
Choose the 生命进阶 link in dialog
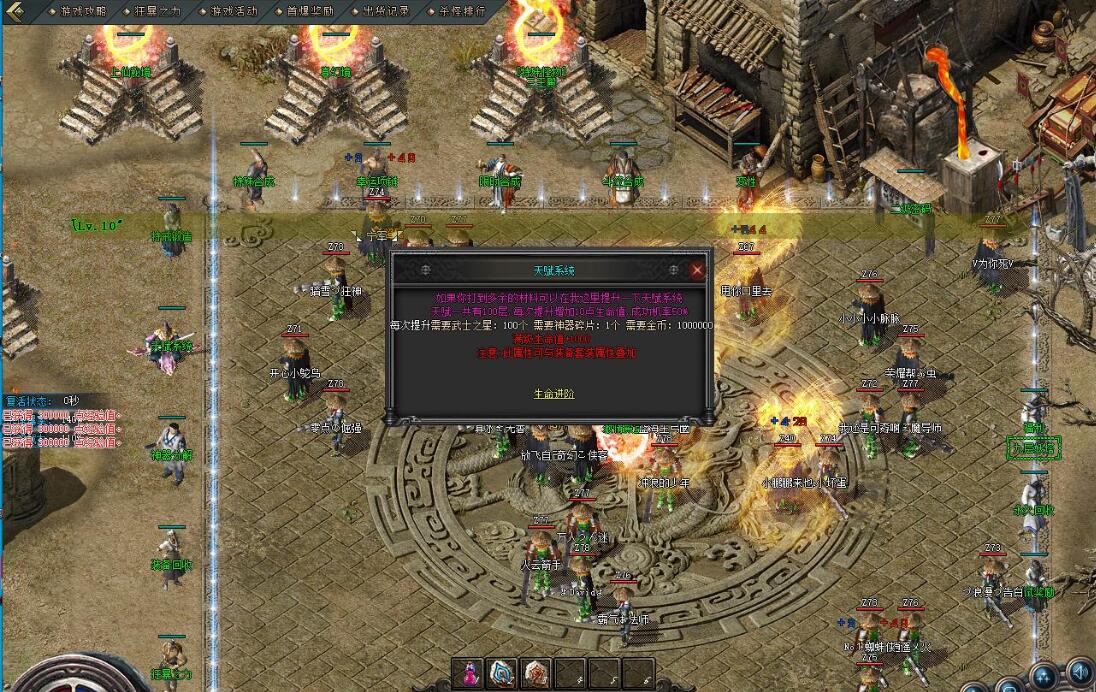(x=553, y=394)
